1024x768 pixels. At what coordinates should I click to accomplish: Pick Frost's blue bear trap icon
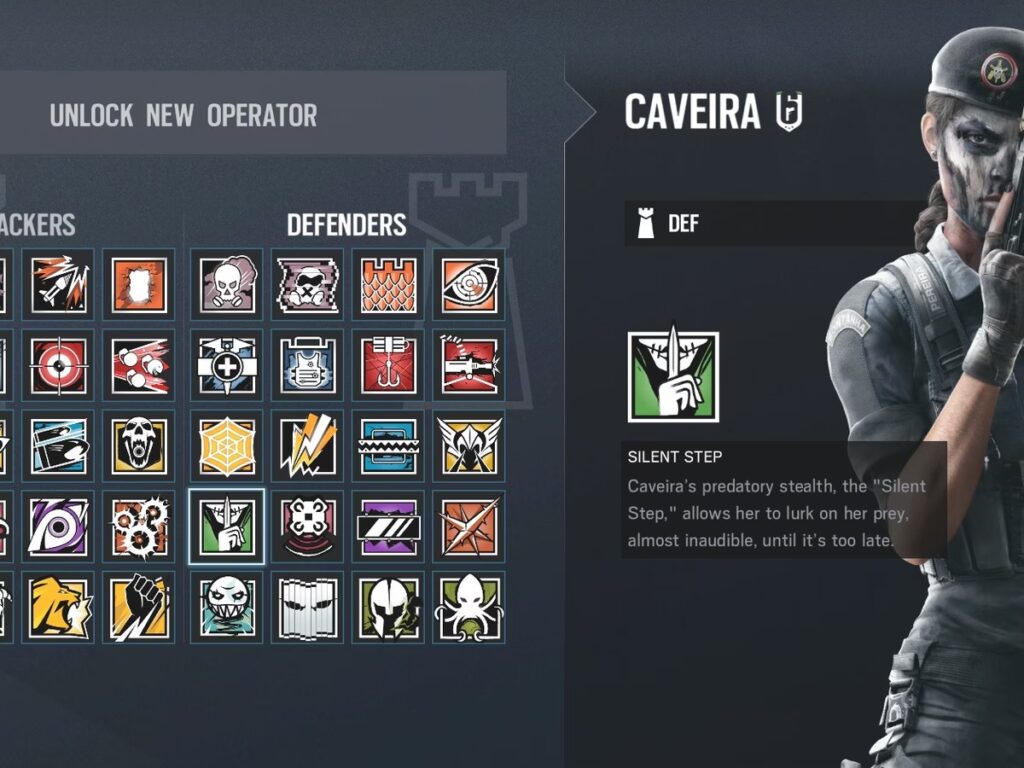tap(388, 446)
